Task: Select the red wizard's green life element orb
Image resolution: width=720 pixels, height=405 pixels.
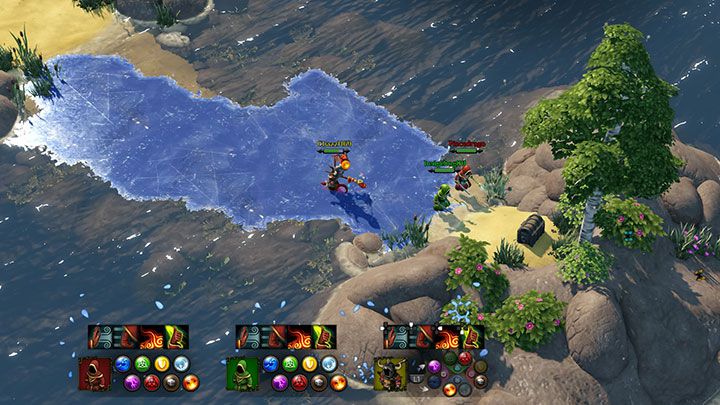Action: [x=142, y=364]
